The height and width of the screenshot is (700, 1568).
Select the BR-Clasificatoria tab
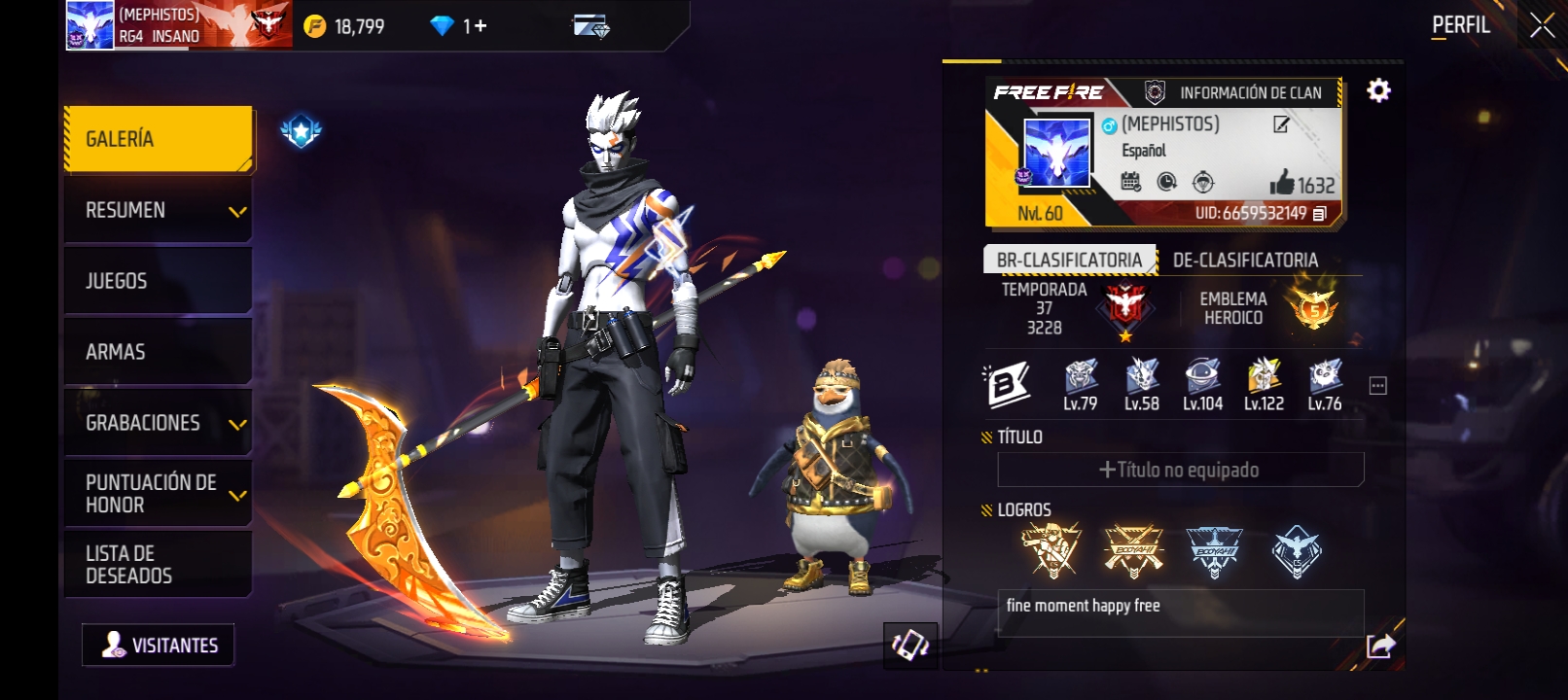(1069, 261)
